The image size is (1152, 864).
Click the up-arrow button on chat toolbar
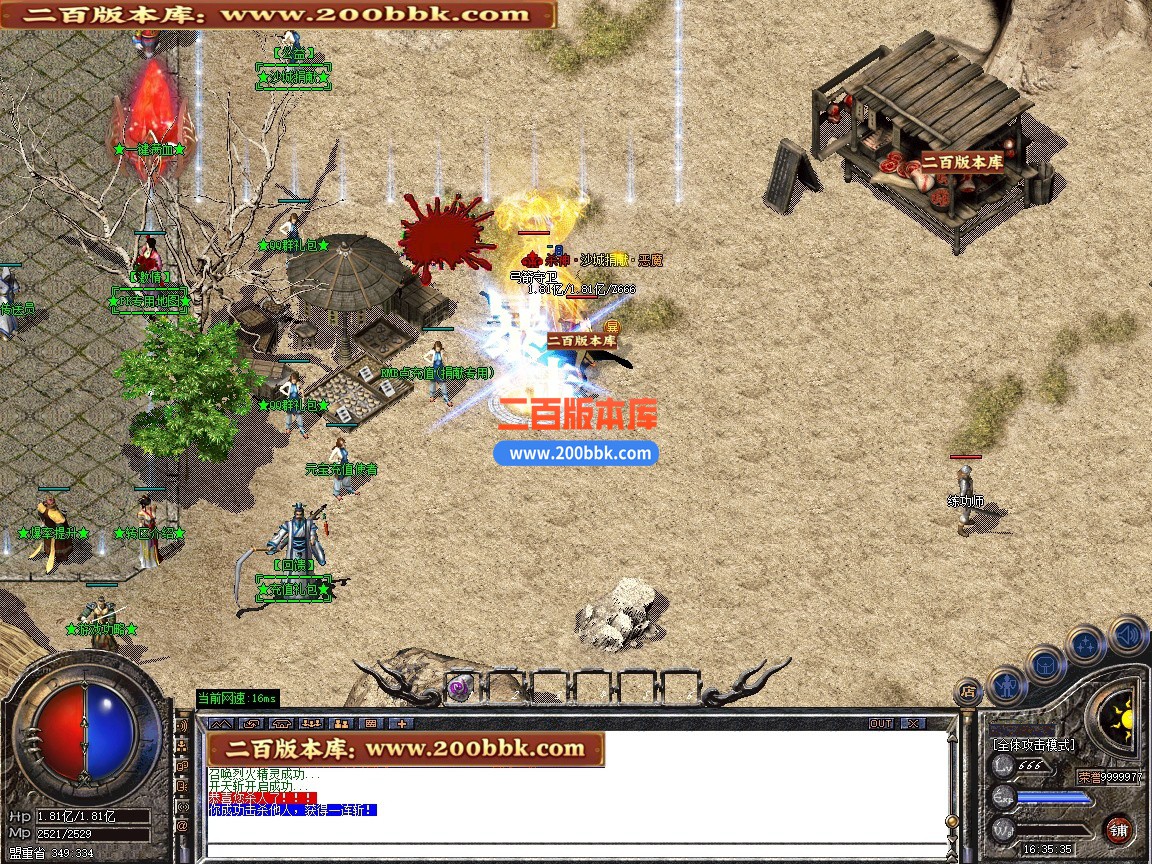[x=221, y=723]
